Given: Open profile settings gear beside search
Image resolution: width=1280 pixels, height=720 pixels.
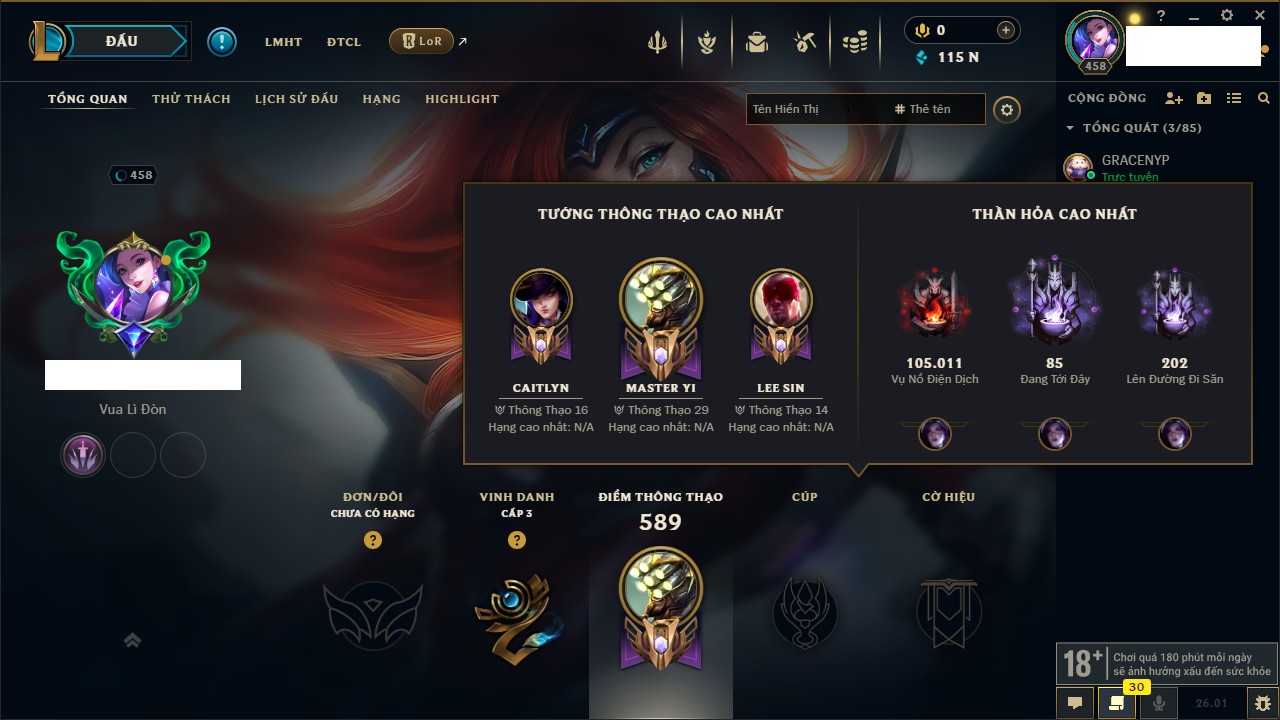Looking at the screenshot, I should (1007, 109).
